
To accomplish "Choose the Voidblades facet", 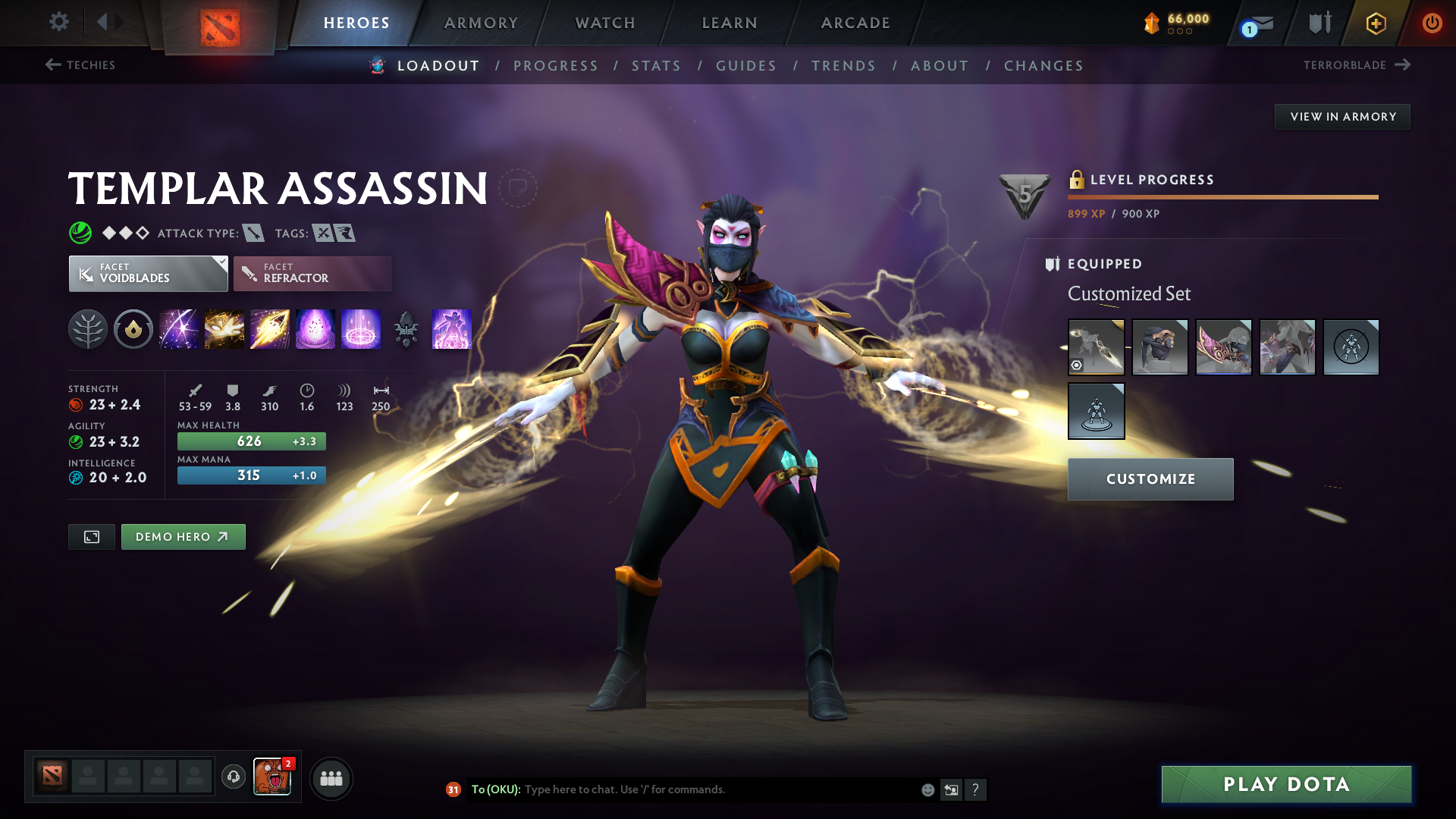I will (x=148, y=274).
